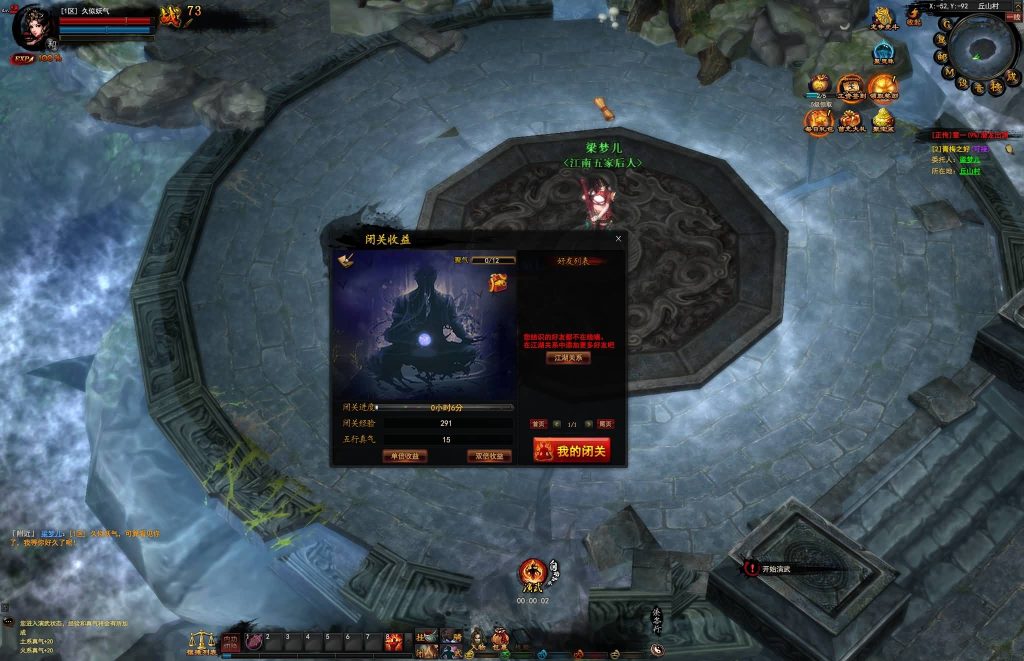The height and width of the screenshot is (661, 1024).
Task: Click the 开始演武 quest prompt
Action: coord(775,568)
